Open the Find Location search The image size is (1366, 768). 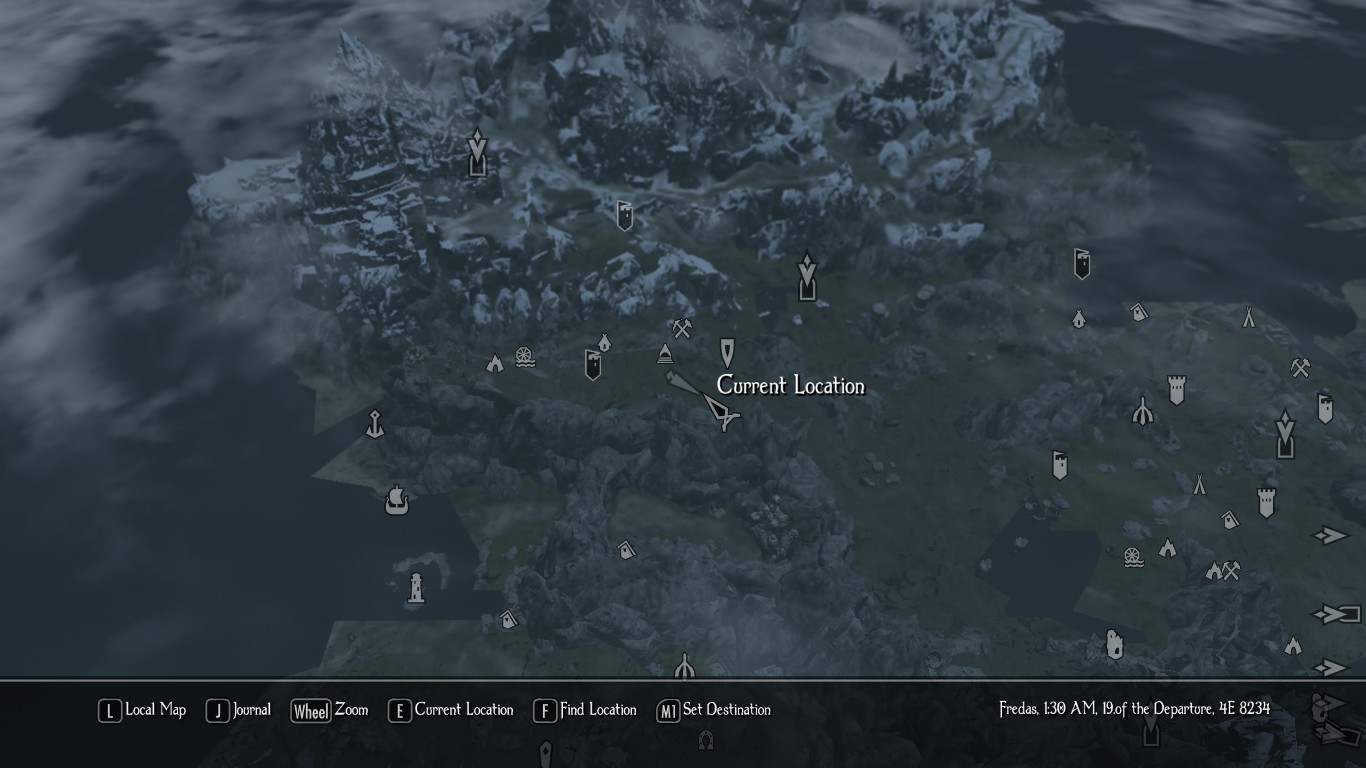point(585,710)
